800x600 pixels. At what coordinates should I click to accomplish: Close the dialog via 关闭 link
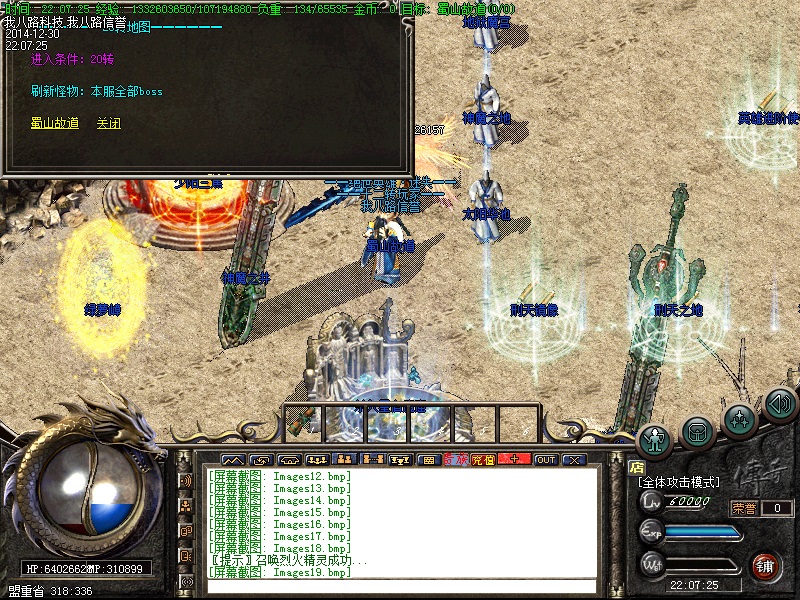108,124
